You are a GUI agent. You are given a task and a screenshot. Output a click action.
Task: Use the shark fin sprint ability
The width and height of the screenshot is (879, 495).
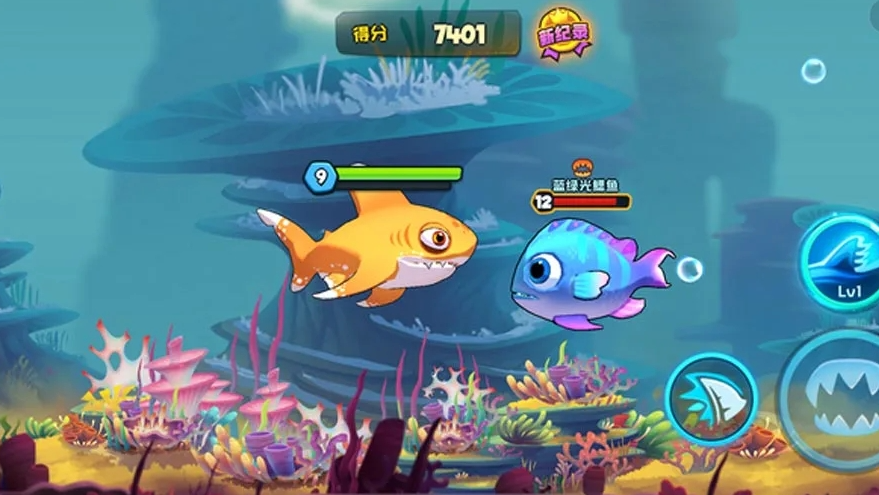click(x=711, y=398)
